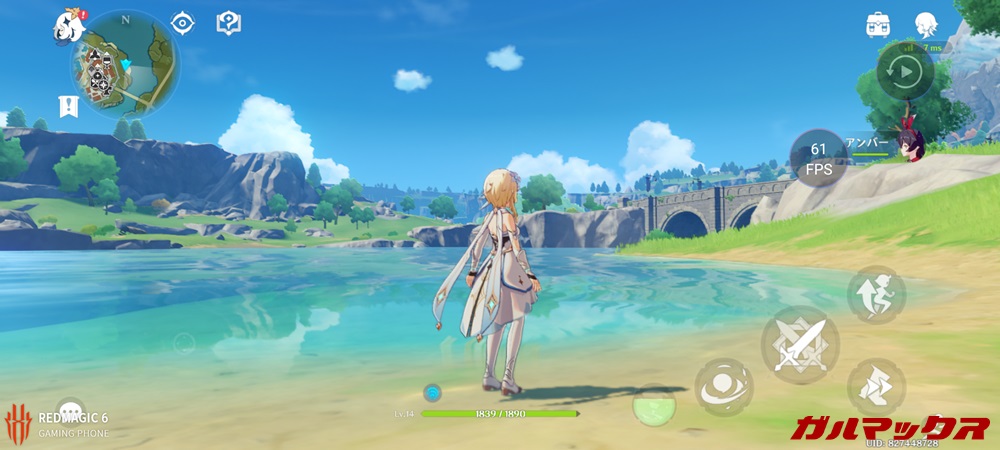The width and height of the screenshot is (1000, 450).
Task: Open the Paimon menu
Action: [x=68, y=24]
